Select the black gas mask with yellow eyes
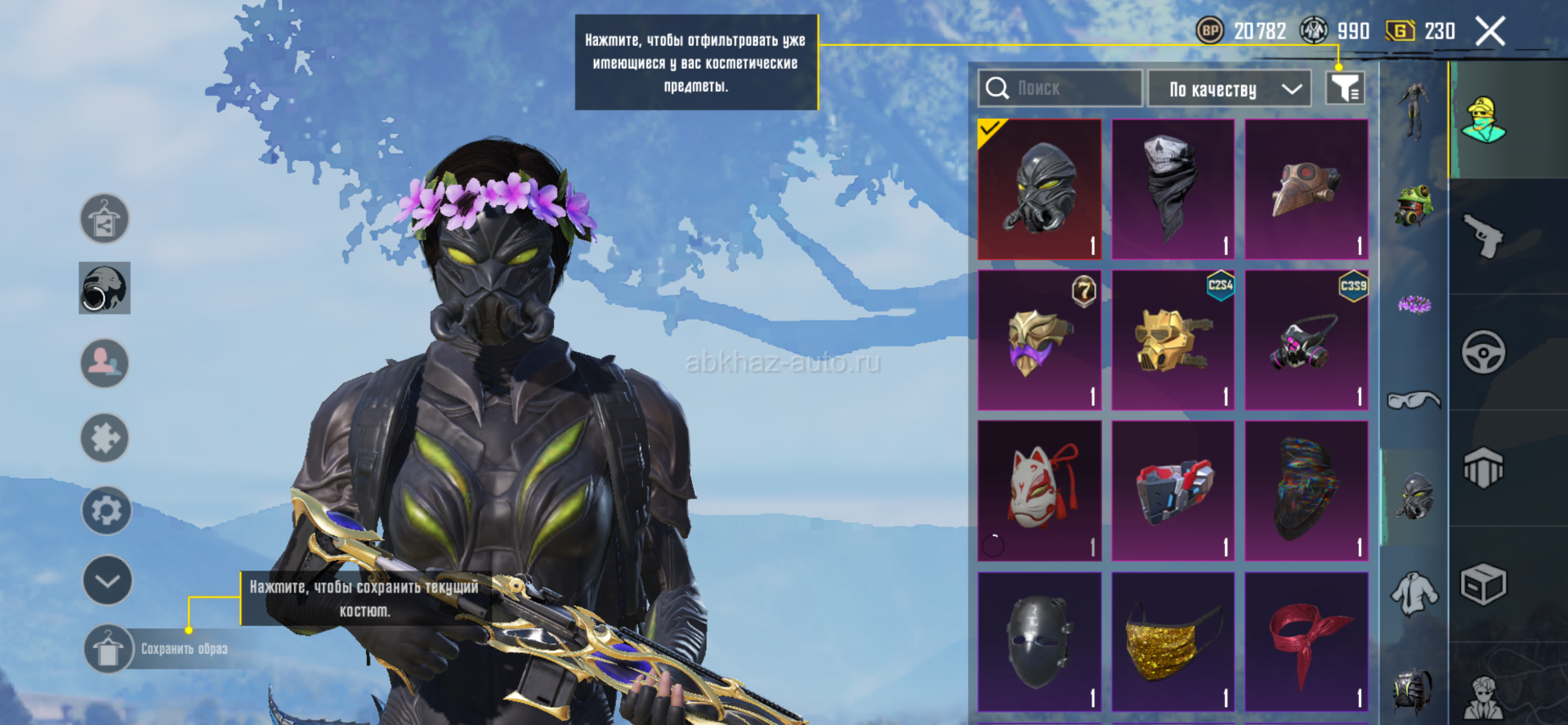The height and width of the screenshot is (725, 1568). click(1039, 190)
